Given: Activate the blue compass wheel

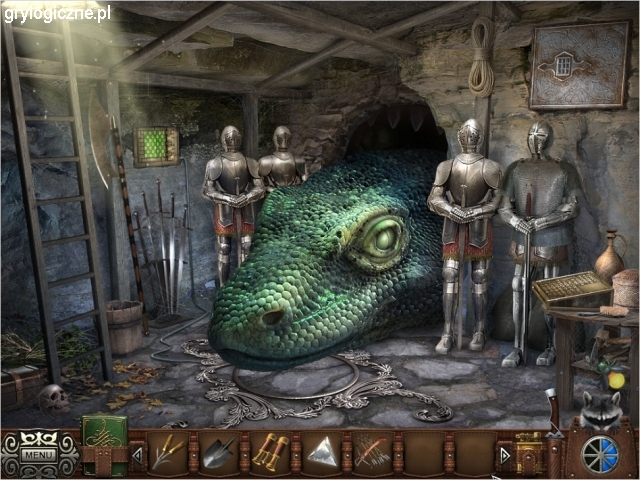Looking at the screenshot, I should [598, 451].
